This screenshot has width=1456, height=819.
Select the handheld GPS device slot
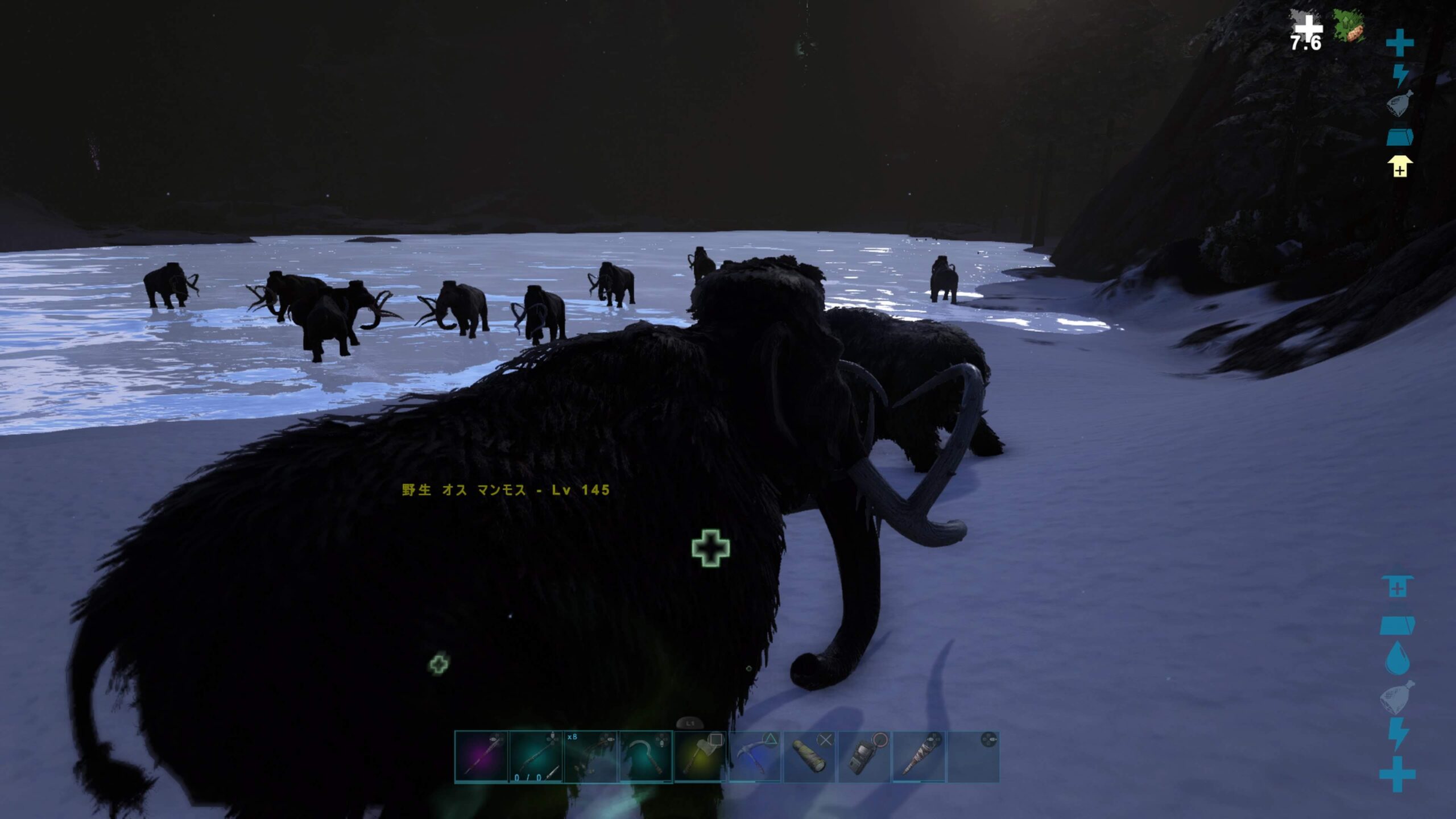coord(864,757)
